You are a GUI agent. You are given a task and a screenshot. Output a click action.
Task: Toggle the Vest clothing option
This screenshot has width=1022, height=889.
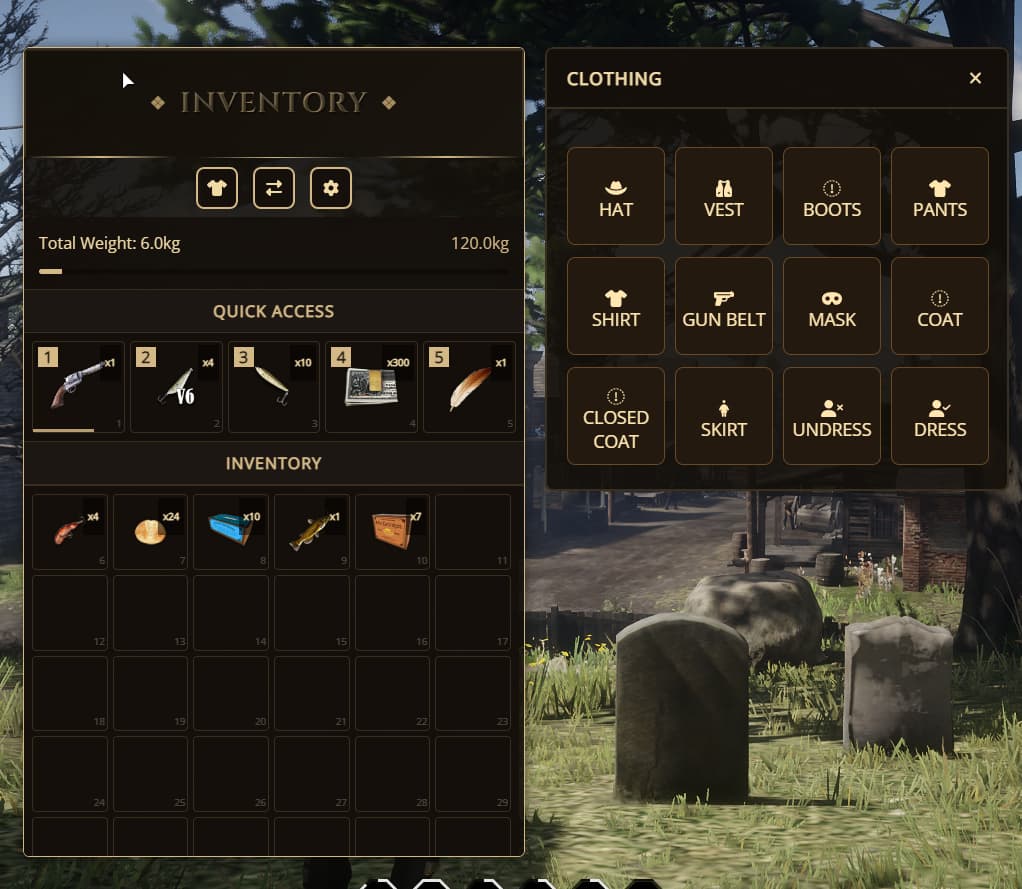point(724,196)
